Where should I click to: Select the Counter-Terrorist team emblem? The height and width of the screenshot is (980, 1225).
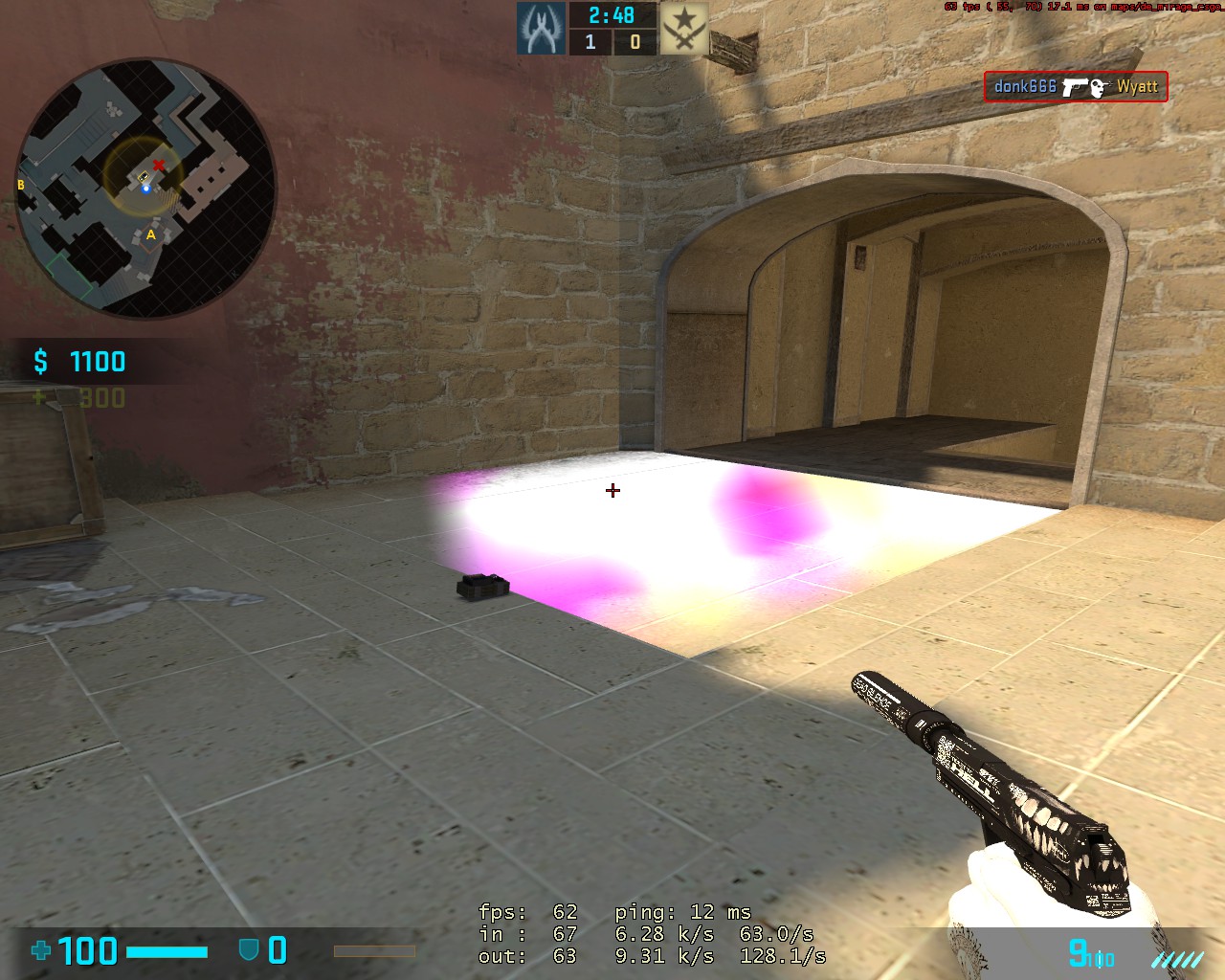[x=541, y=29]
